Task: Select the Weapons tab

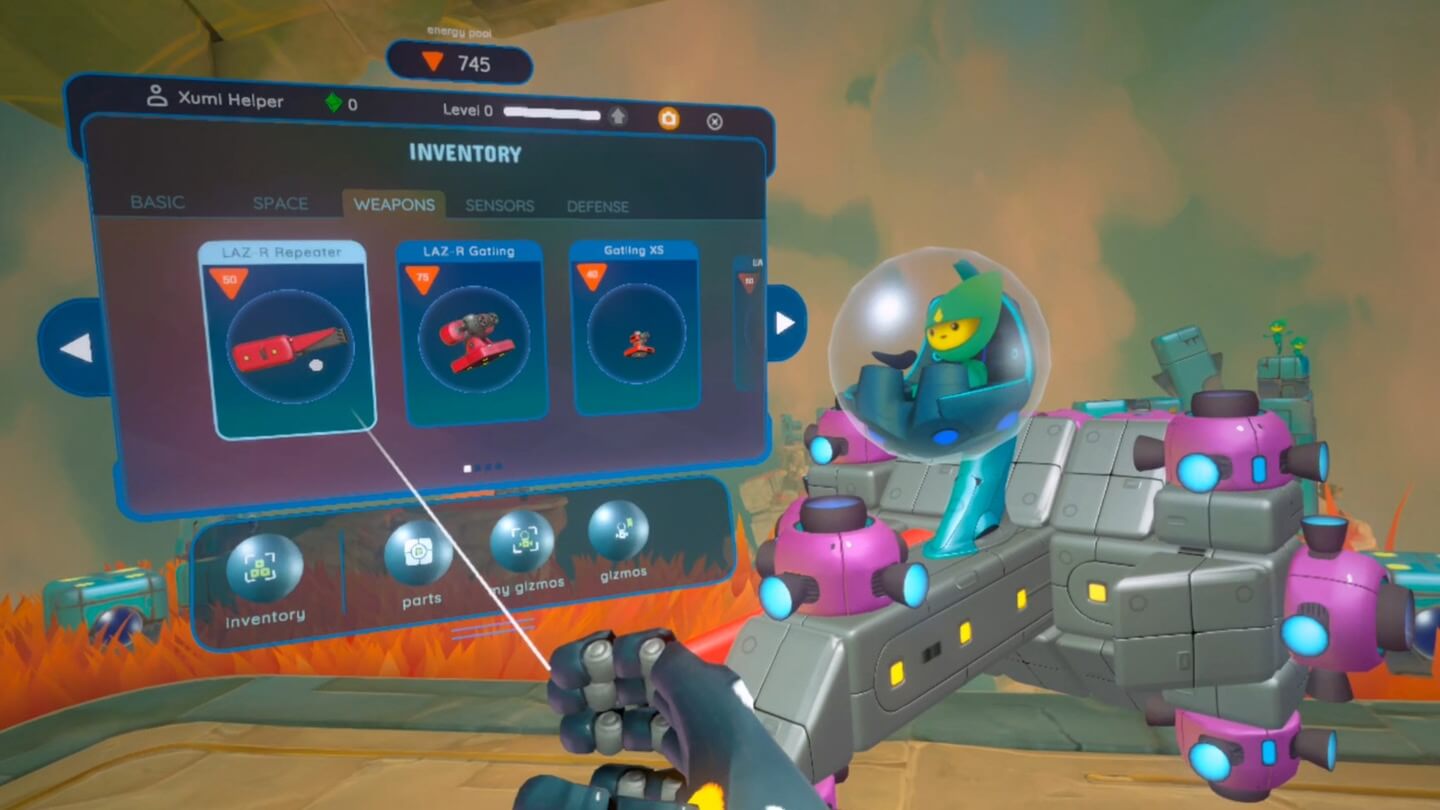Action: (394, 204)
